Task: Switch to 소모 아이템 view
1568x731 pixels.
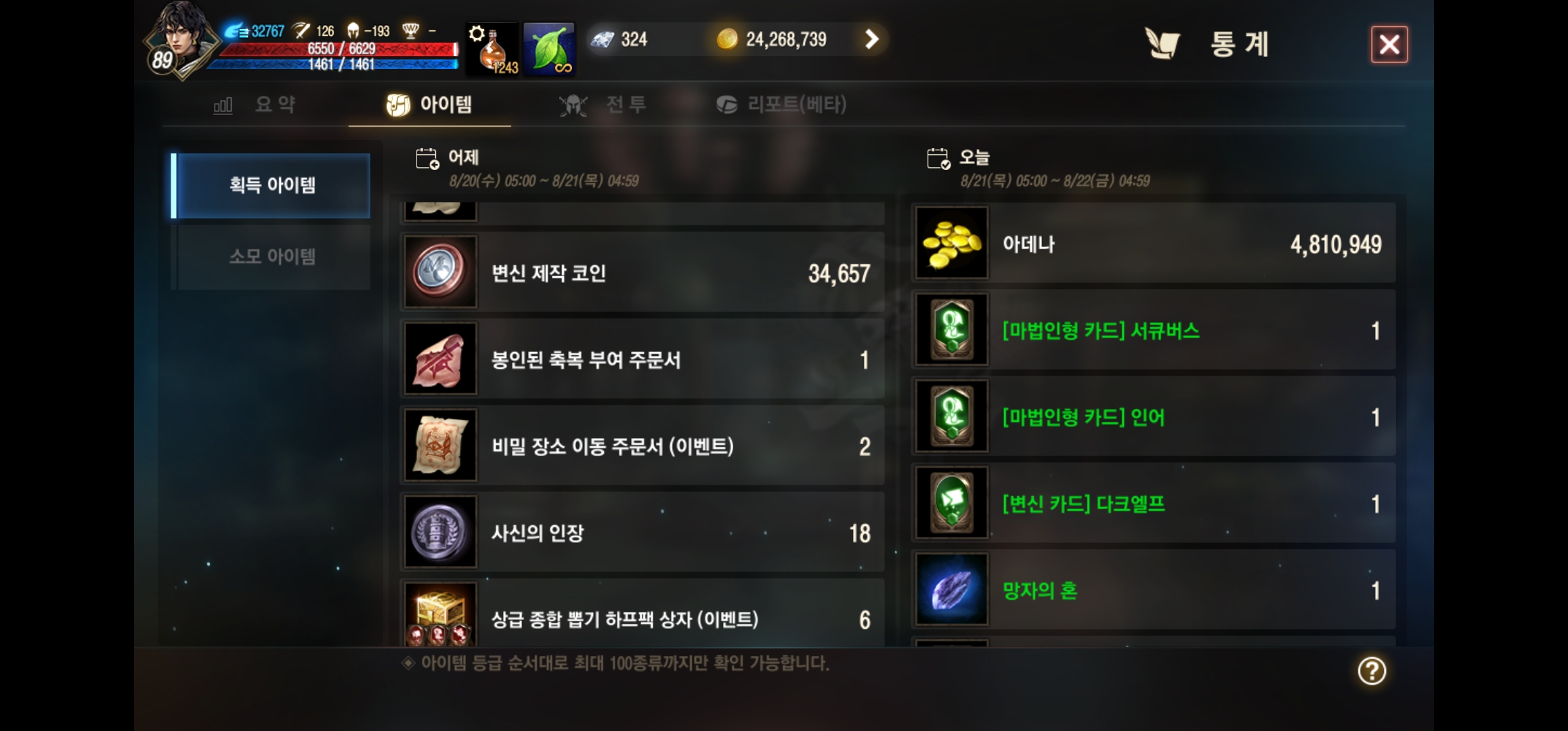Action: 270,255
